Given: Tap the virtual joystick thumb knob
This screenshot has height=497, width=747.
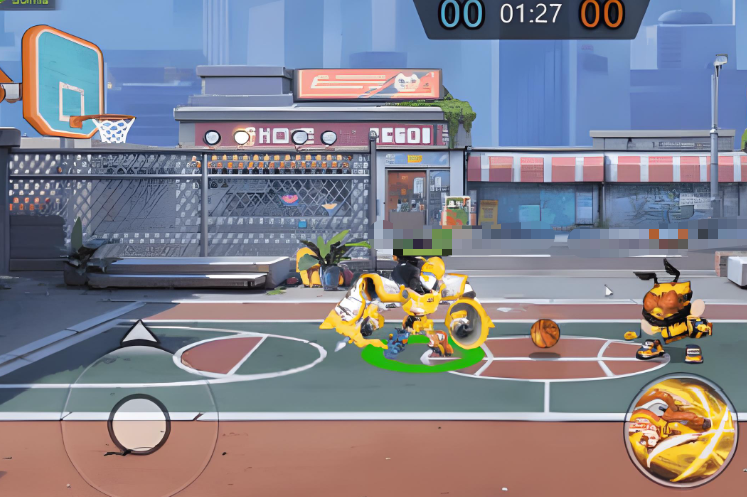Looking at the screenshot, I should (139, 424).
